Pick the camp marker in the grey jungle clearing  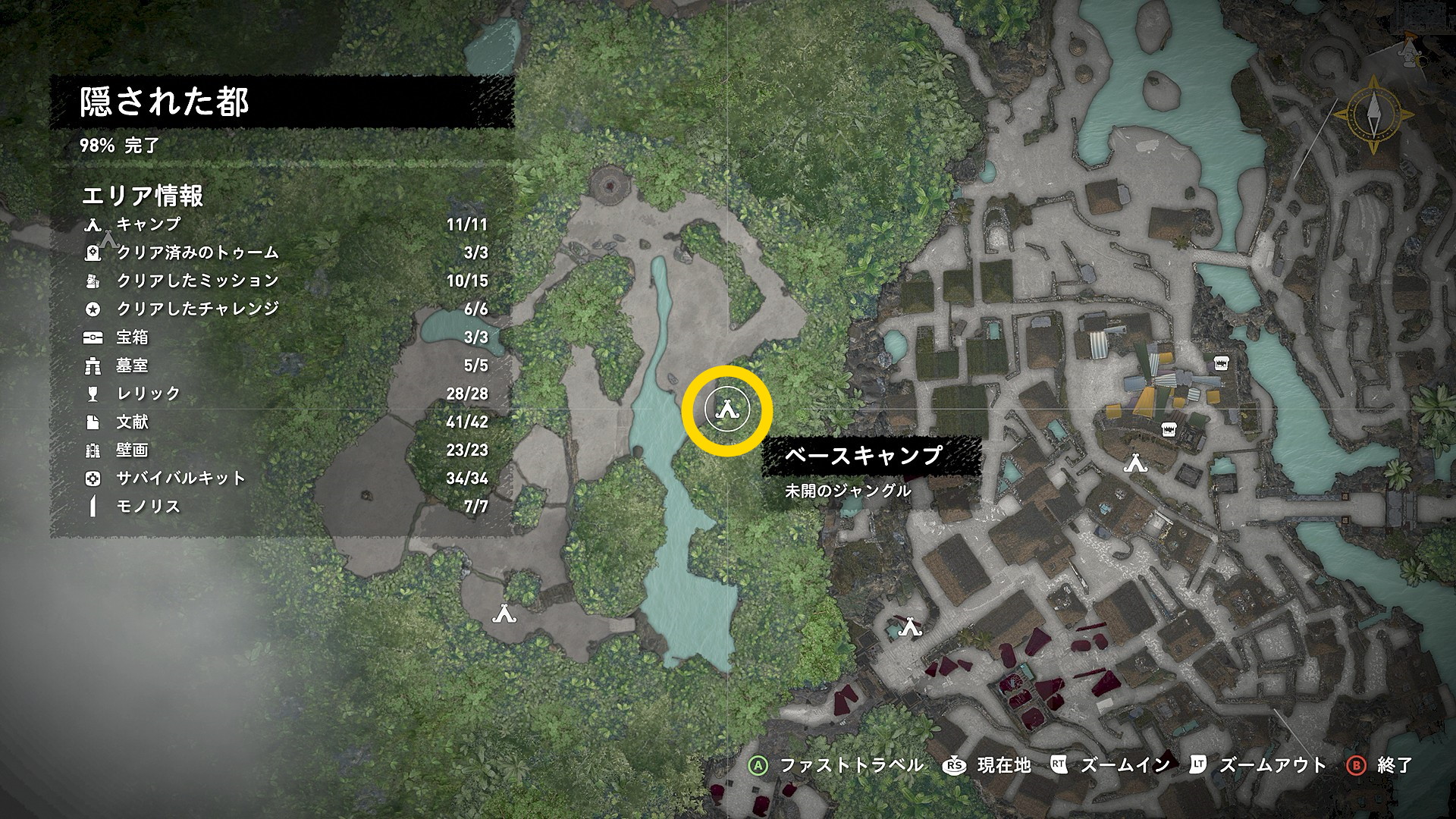pos(504,613)
